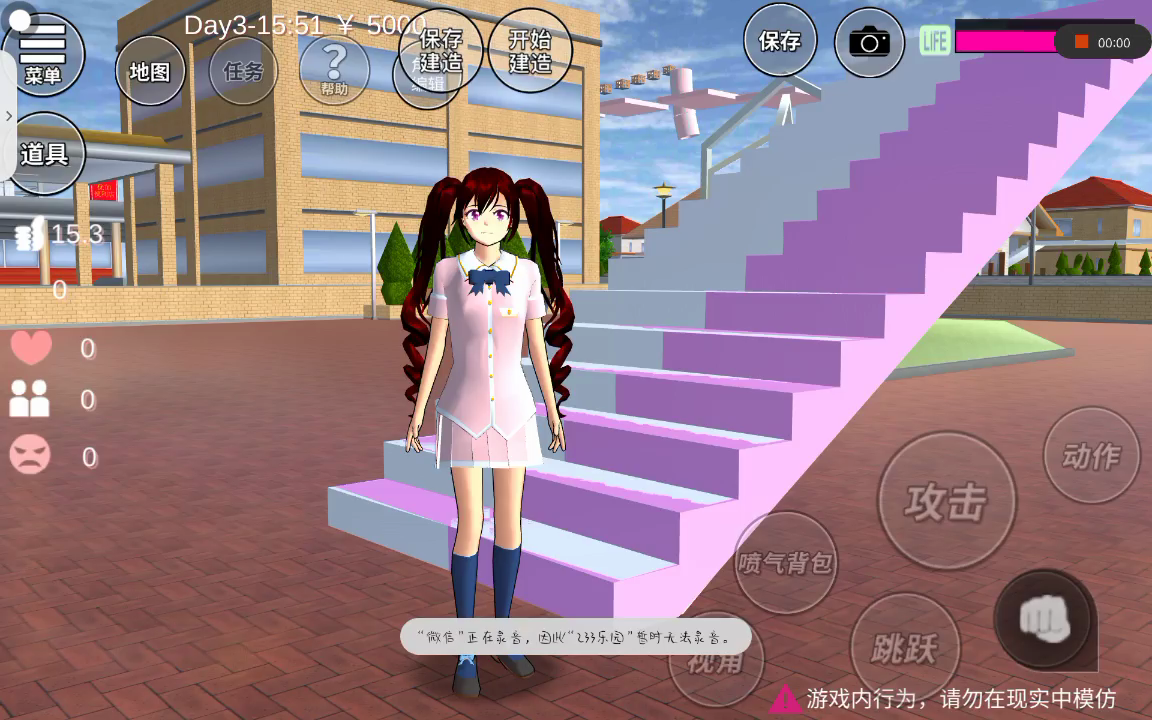This screenshot has width=1152, height=720.
Task: Click the 保存 save game button
Action: click(780, 41)
